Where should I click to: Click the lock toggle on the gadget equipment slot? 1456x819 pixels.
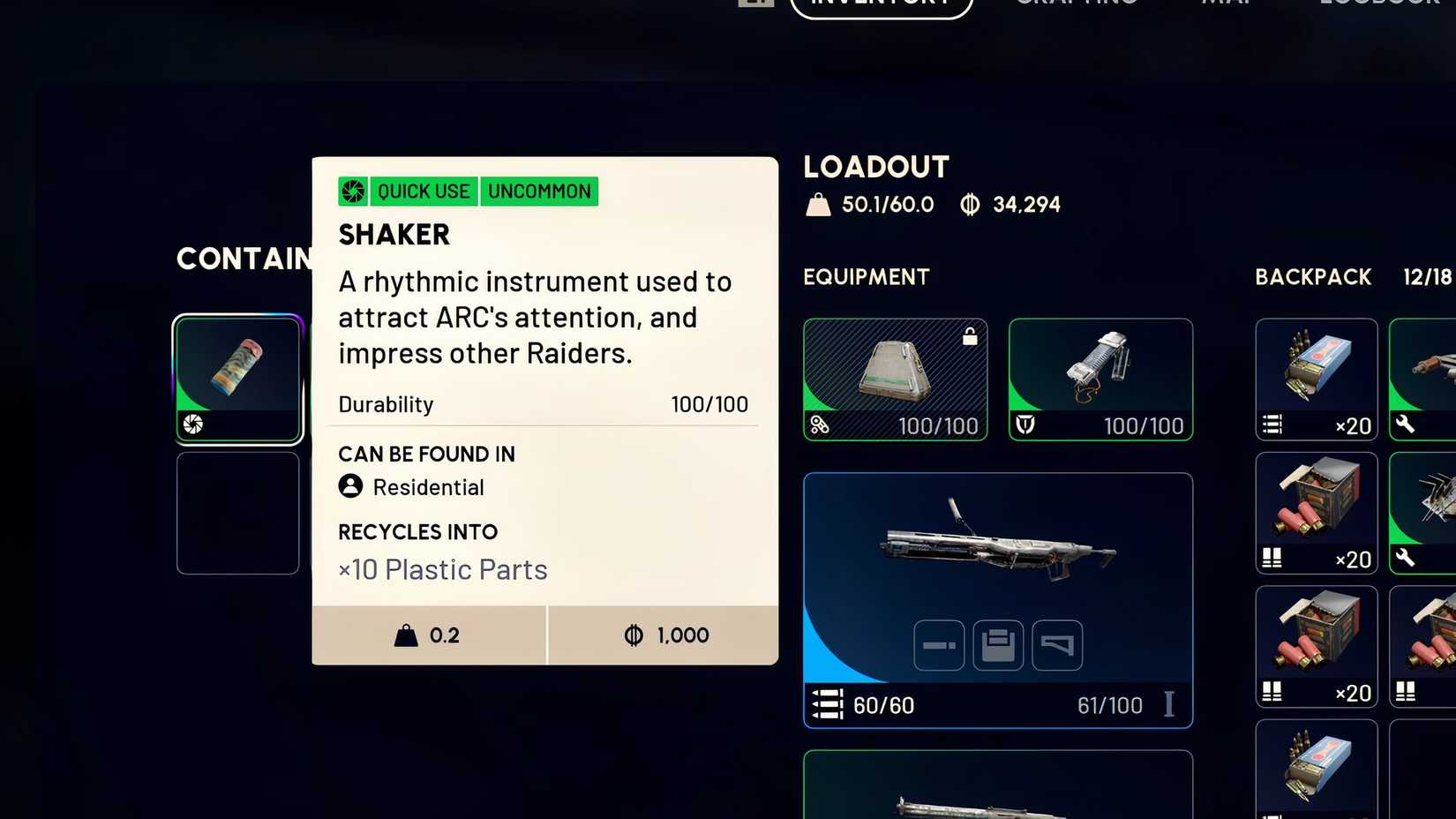click(969, 336)
